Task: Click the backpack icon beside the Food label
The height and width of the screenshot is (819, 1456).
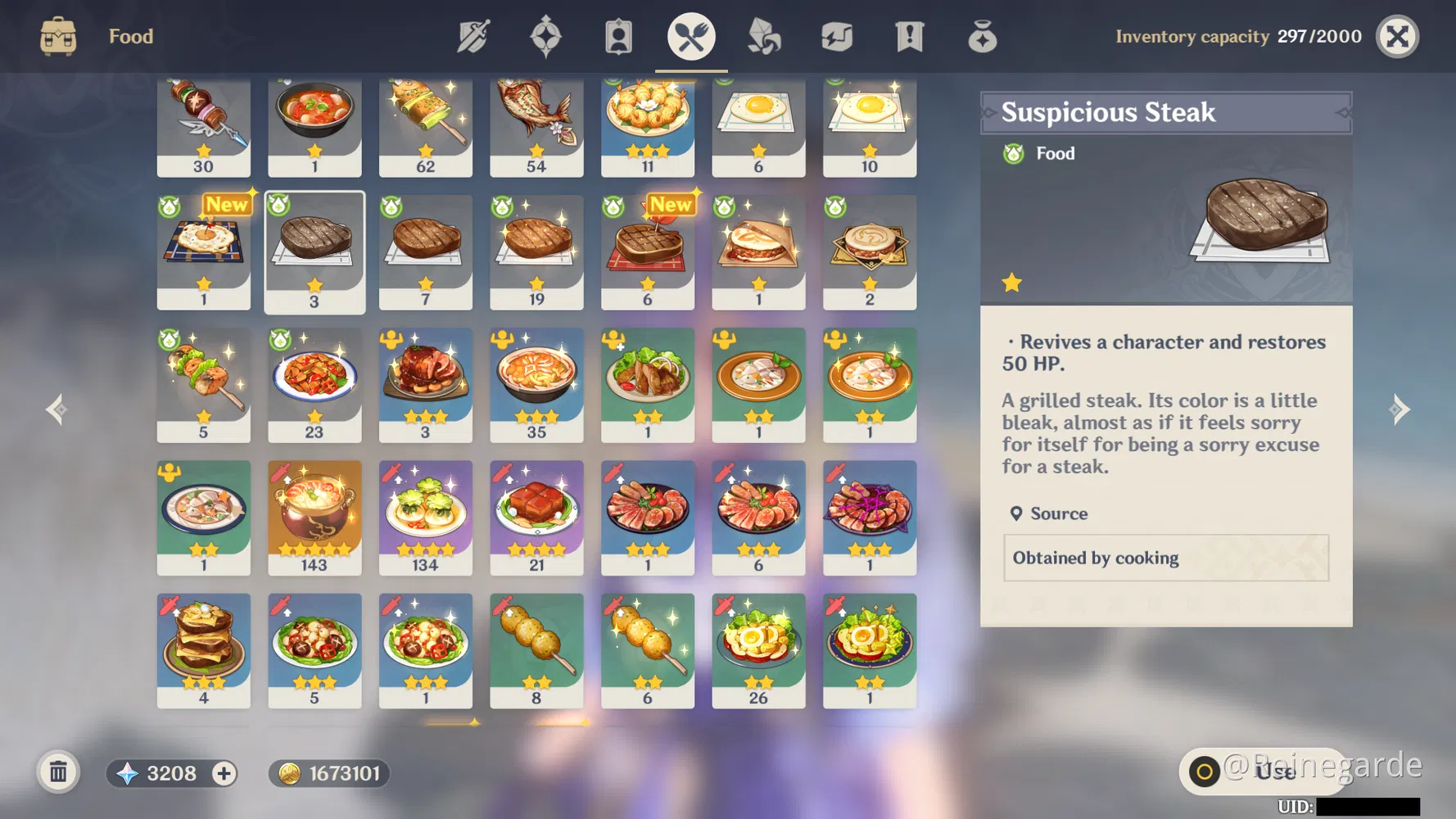Action: coord(57,36)
